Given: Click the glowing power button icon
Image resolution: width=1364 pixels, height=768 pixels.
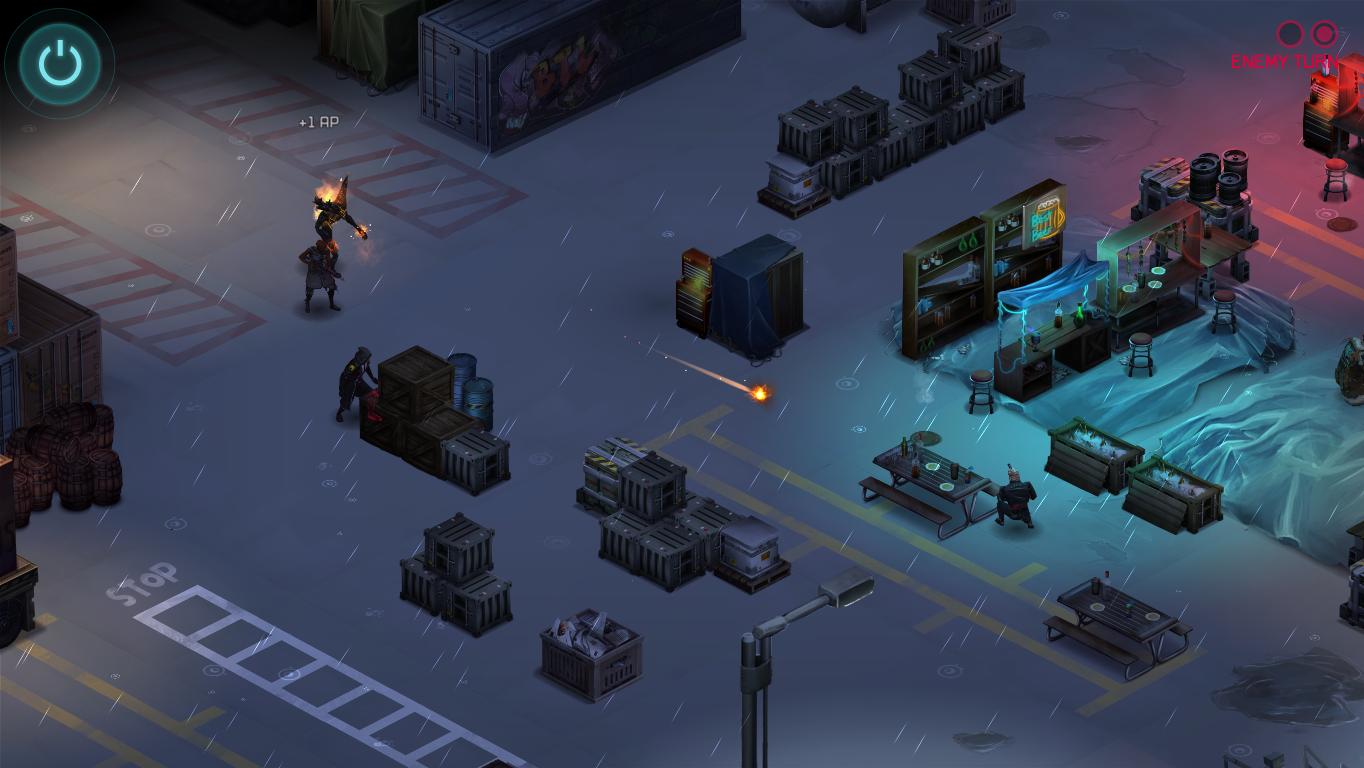Looking at the screenshot, I should point(59,63).
